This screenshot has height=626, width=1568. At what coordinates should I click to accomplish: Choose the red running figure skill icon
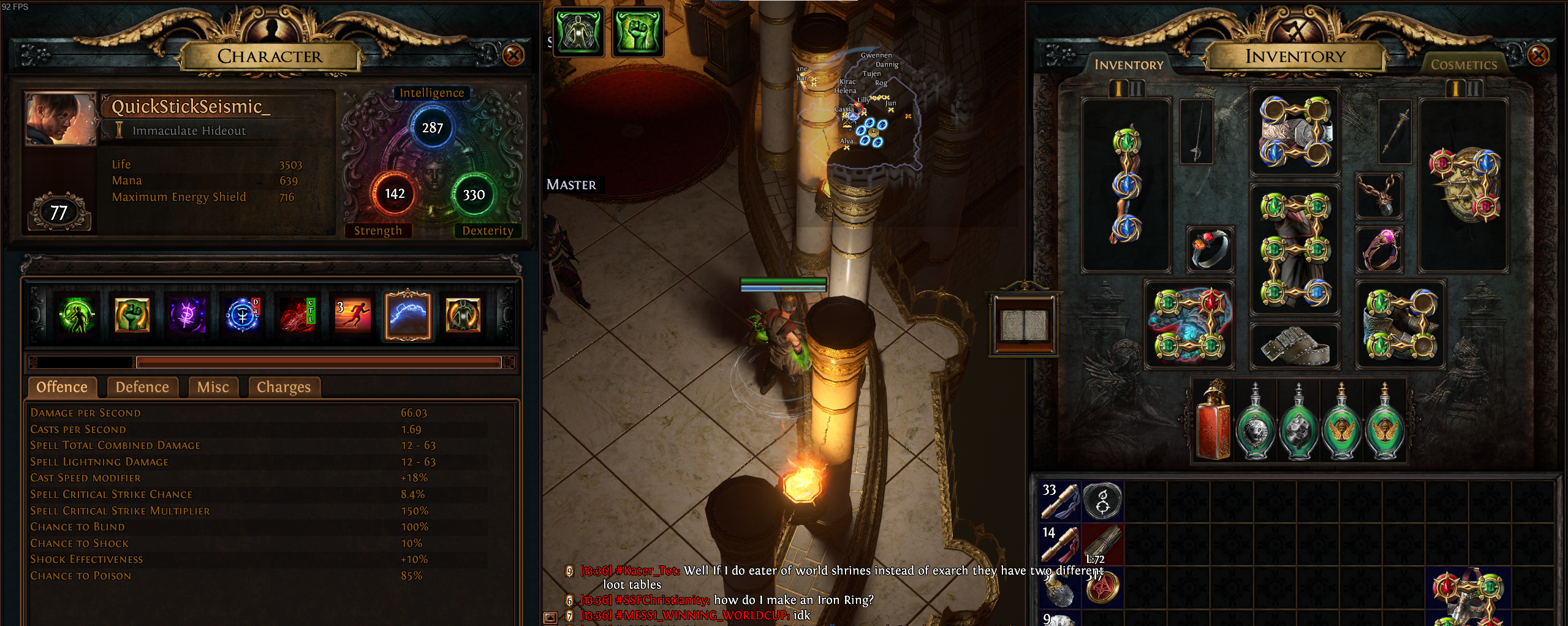pyautogui.click(x=352, y=316)
